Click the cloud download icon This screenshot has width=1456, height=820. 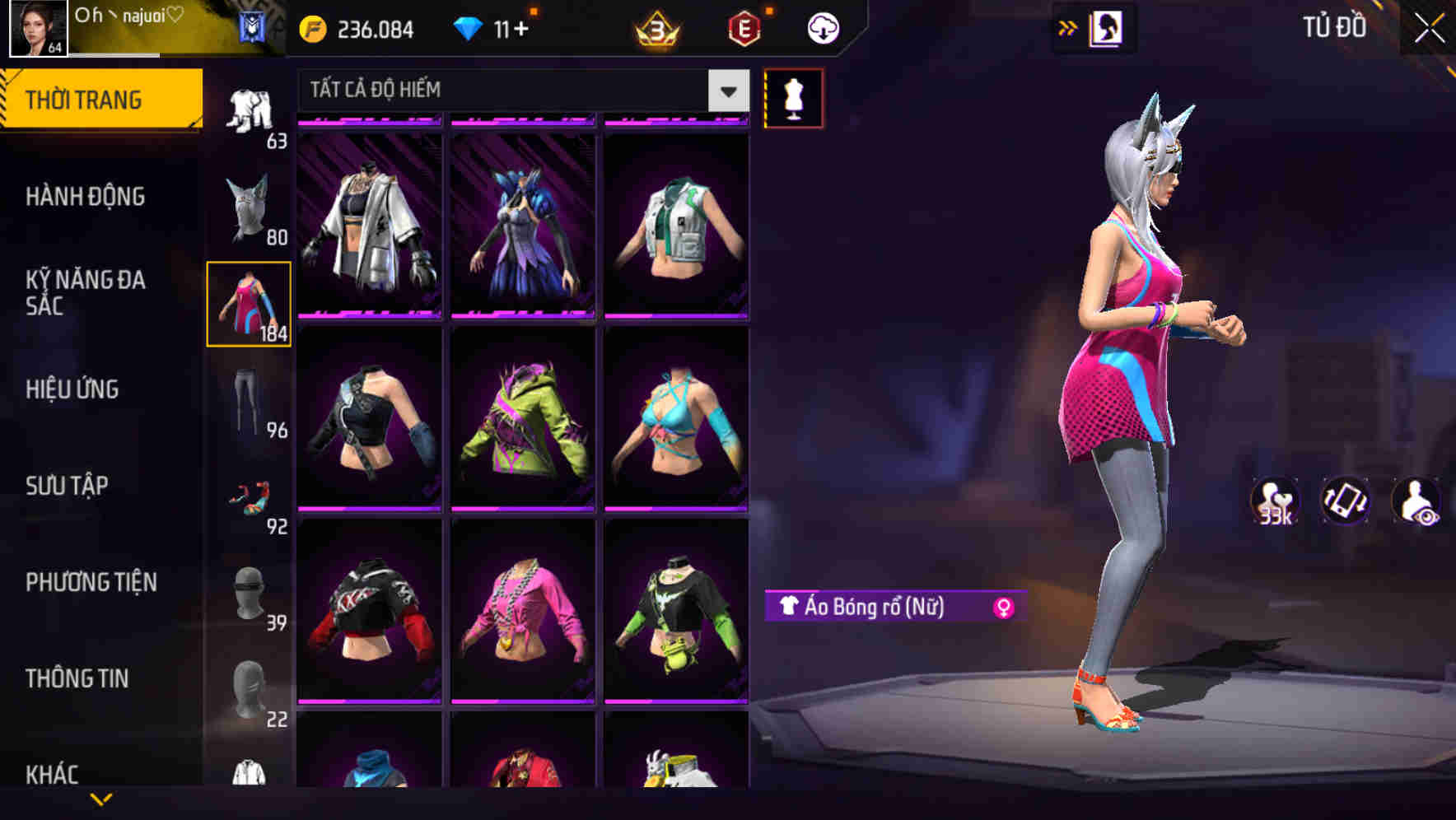coord(822,26)
